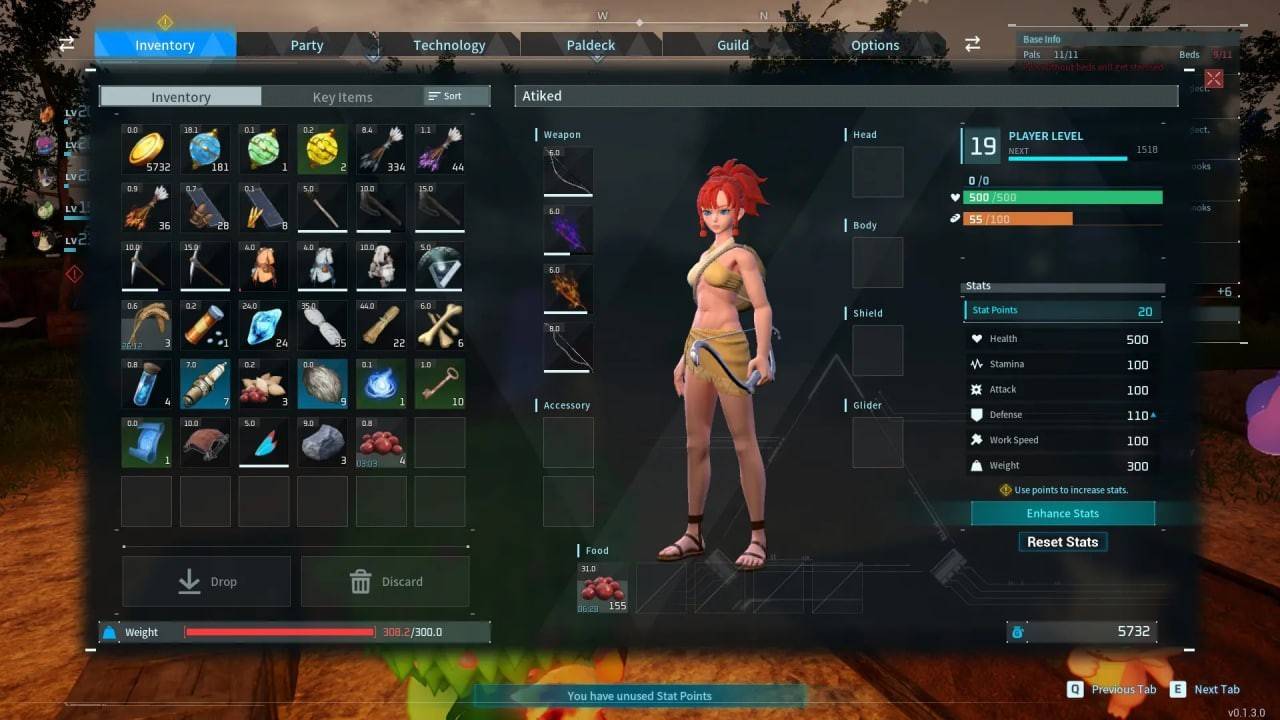Switch to the Guild menu
Viewport: 1280px width, 720px height.
pyautogui.click(x=731, y=45)
